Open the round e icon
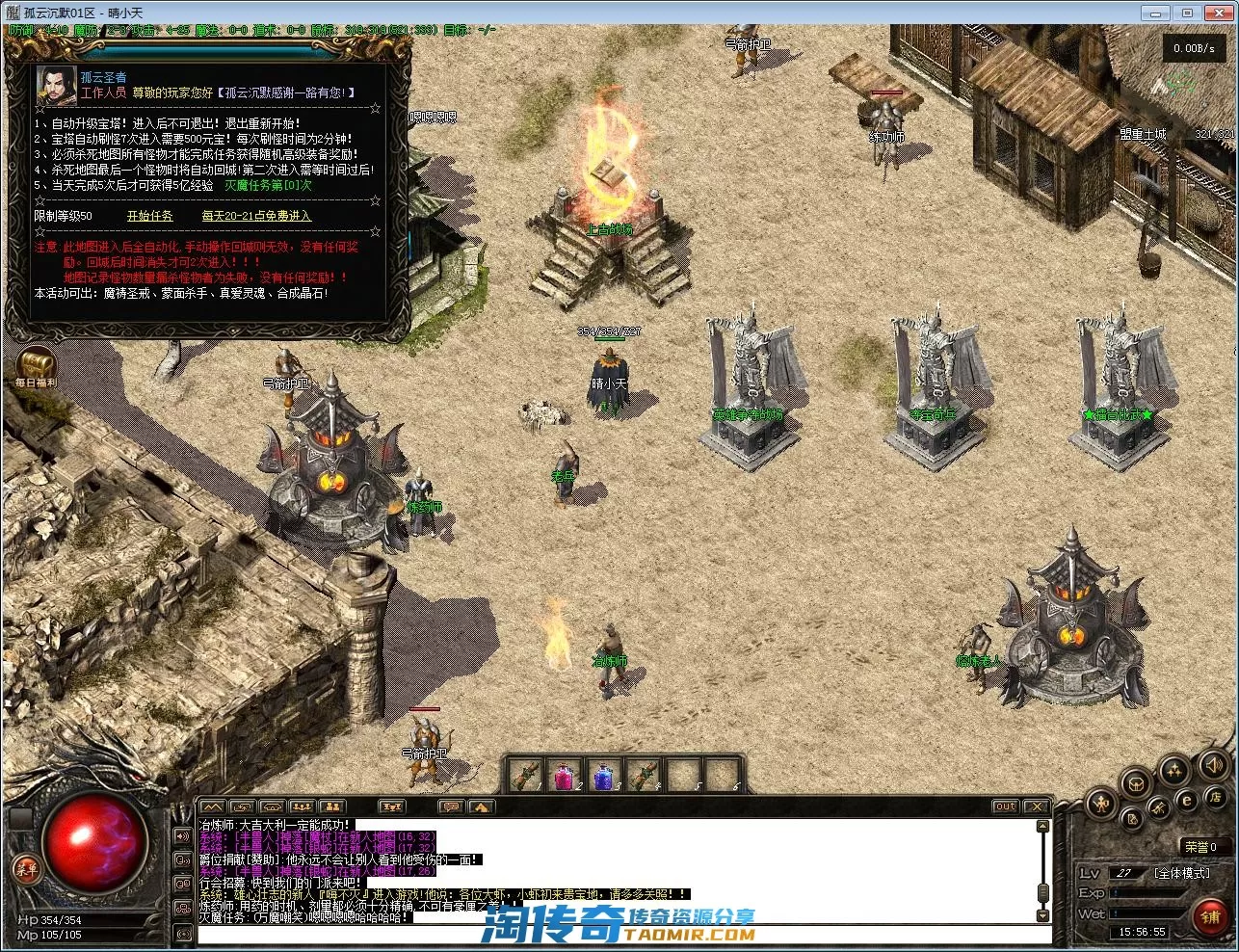This screenshot has width=1239, height=952. pos(1187,800)
